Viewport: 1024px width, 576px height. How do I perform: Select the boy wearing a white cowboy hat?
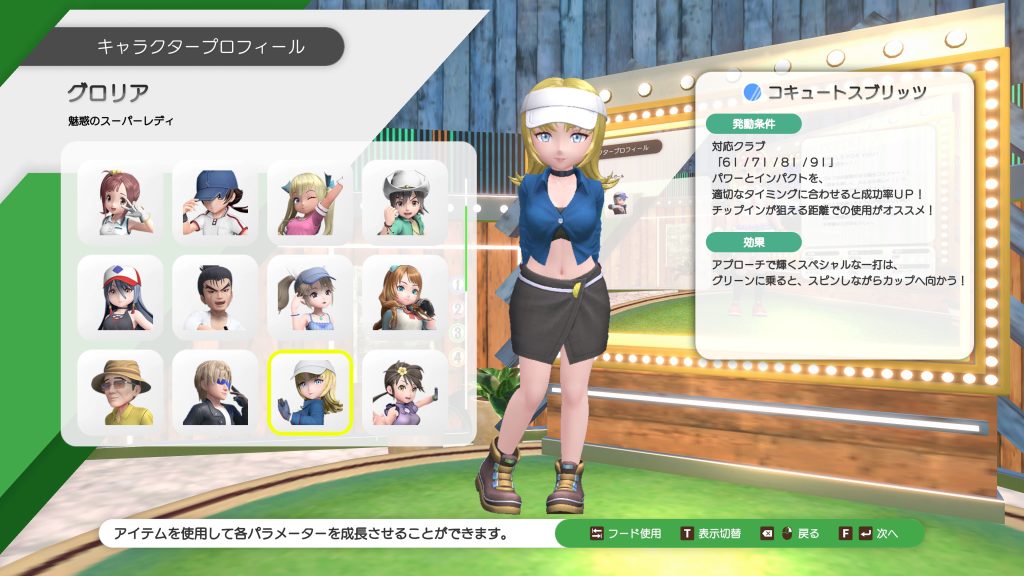404,203
